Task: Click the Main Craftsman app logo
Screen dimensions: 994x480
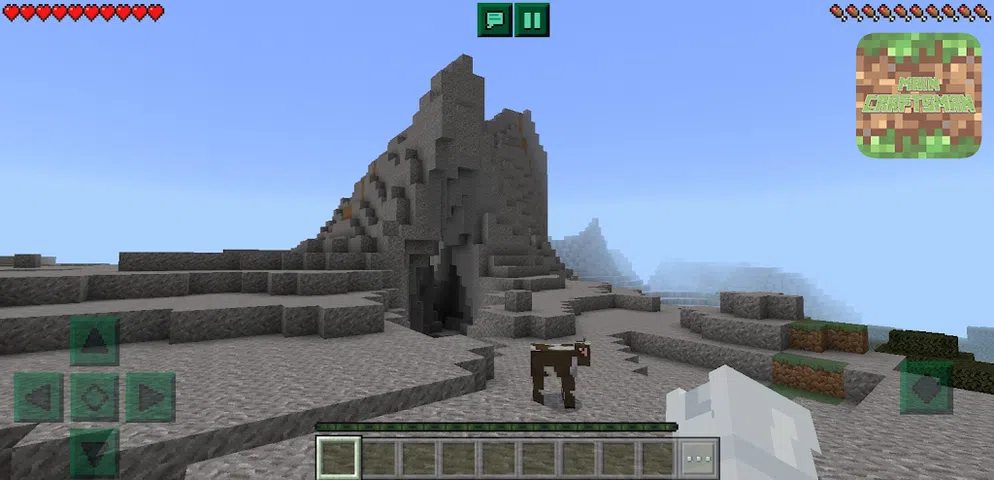Action: pos(918,95)
